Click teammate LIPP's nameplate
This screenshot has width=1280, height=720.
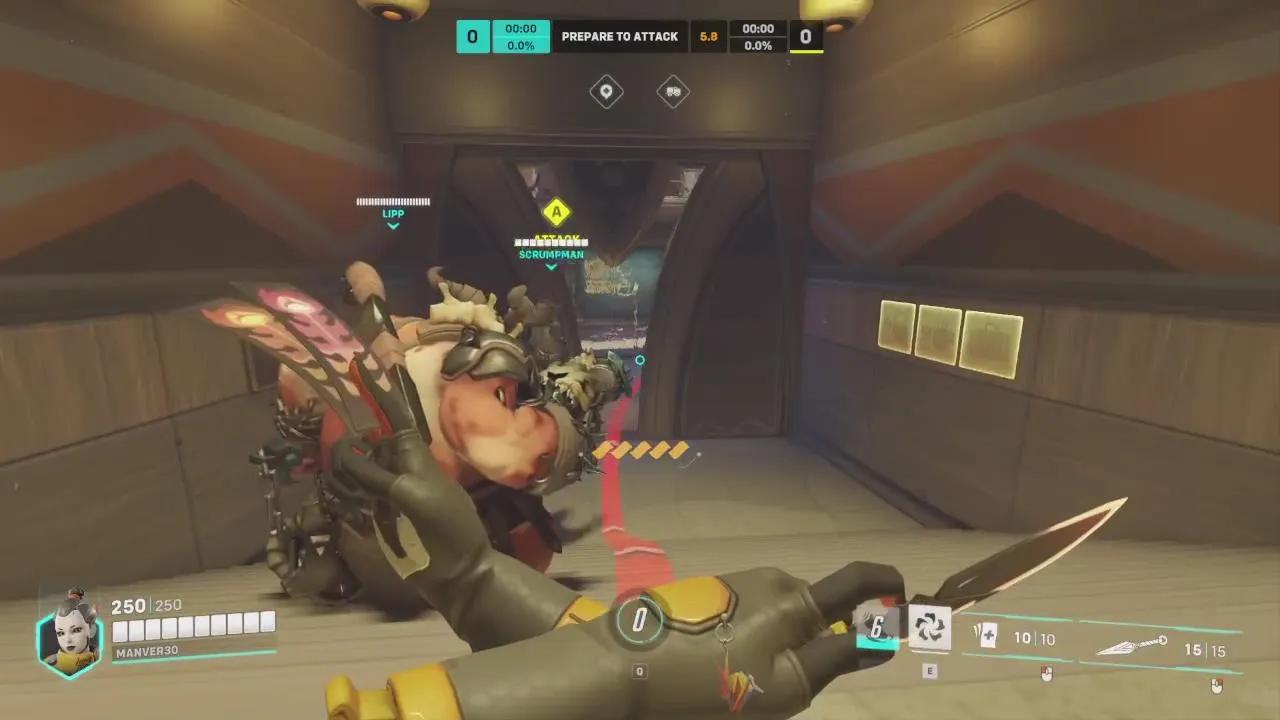[393, 213]
